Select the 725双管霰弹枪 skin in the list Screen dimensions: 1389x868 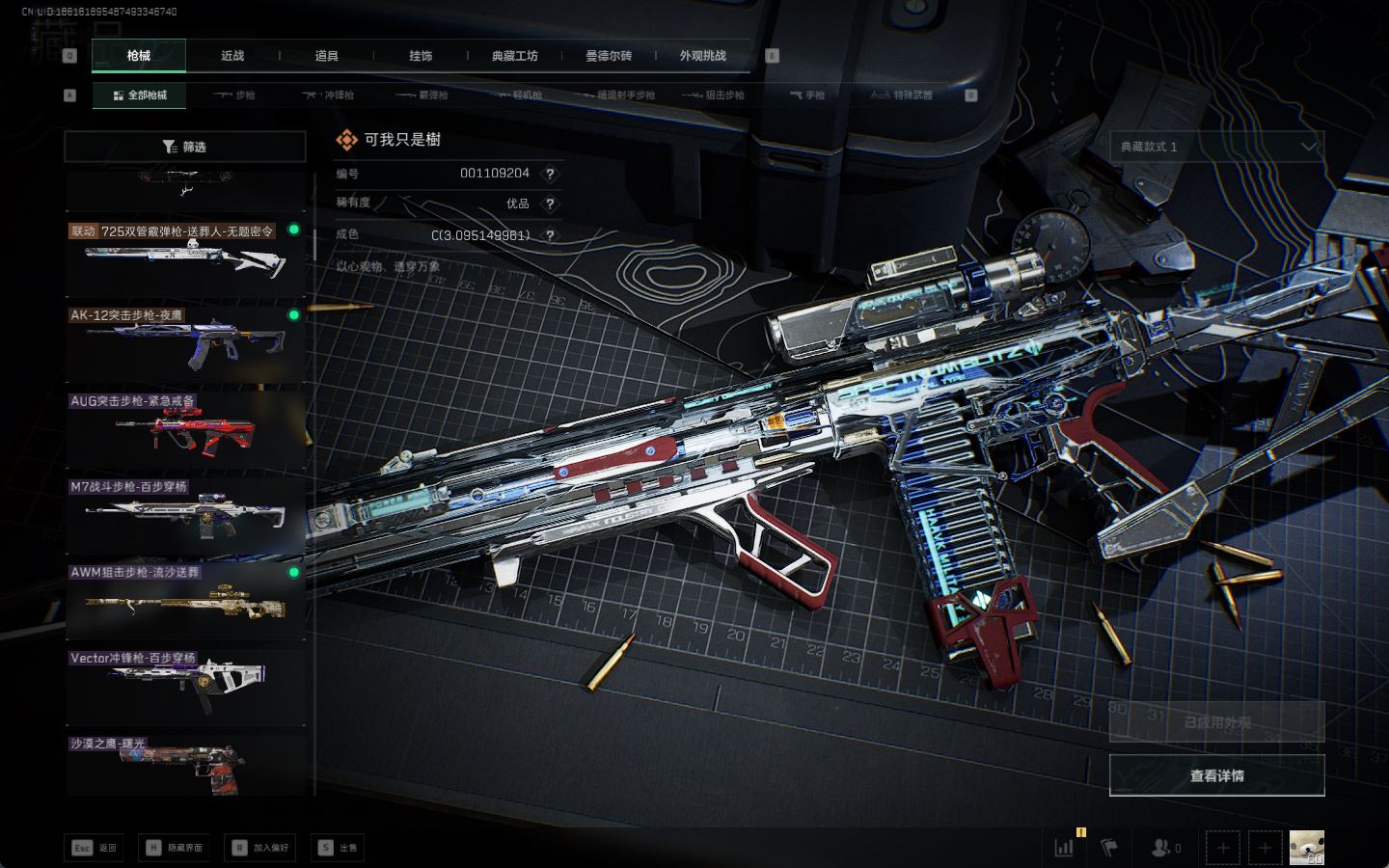(x=184, y=257)
